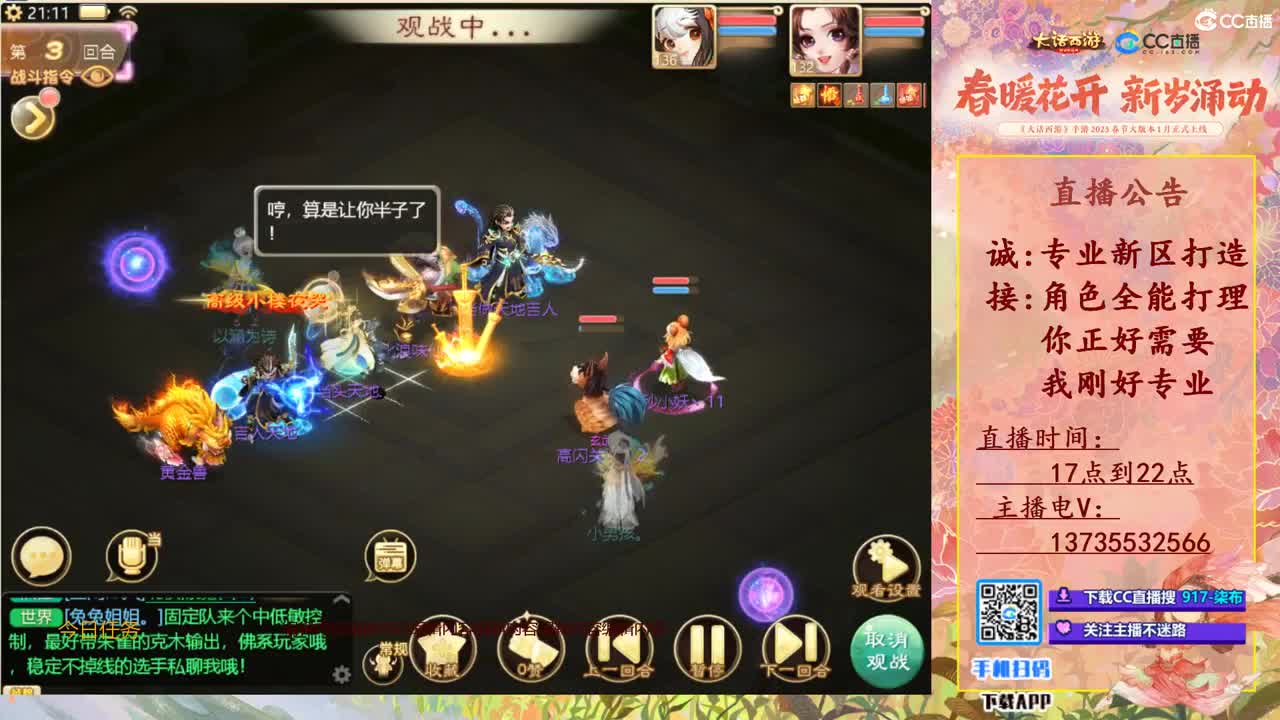Click the flaming 怒 anger buff icon
The height and width of the screenshot is (720, 1280).
828,93
